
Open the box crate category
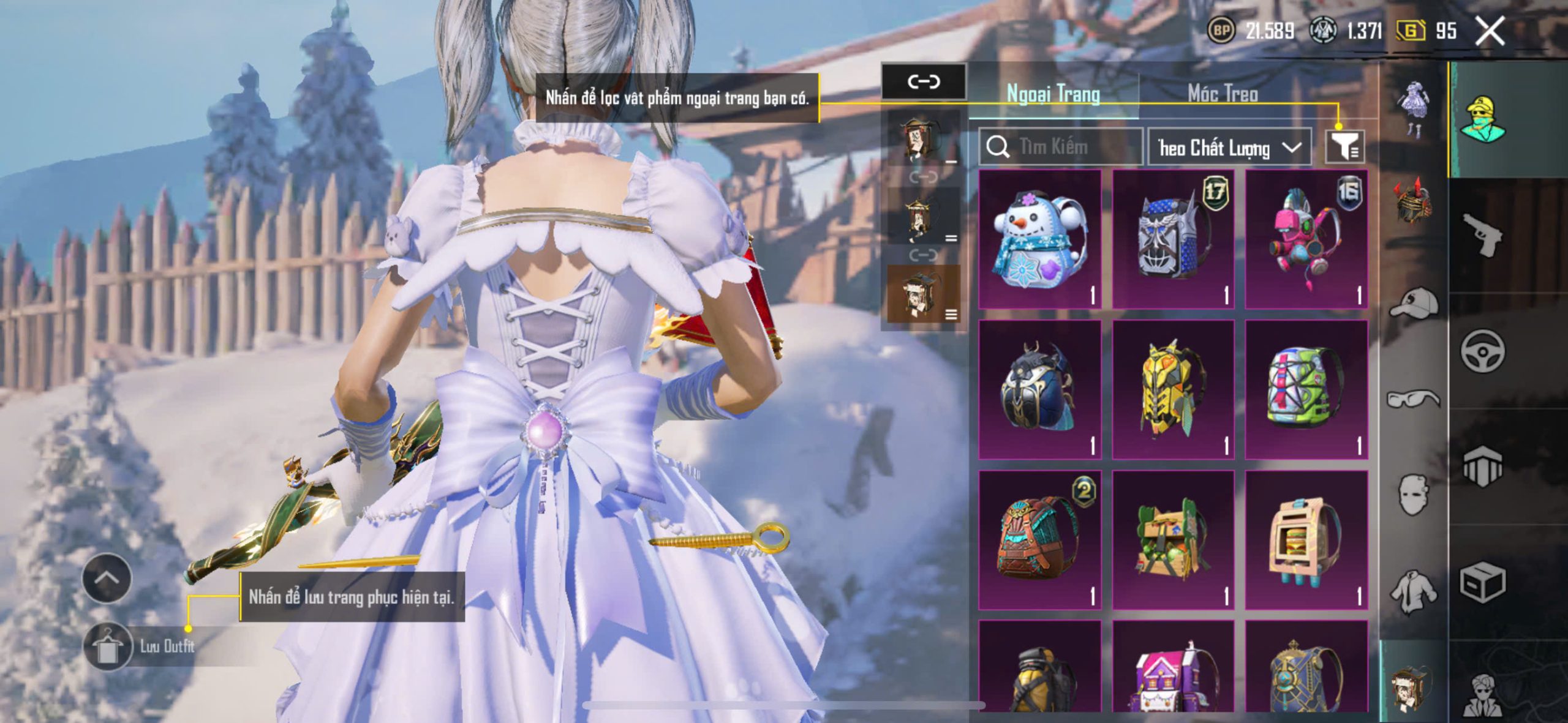tap(1482, 583)
